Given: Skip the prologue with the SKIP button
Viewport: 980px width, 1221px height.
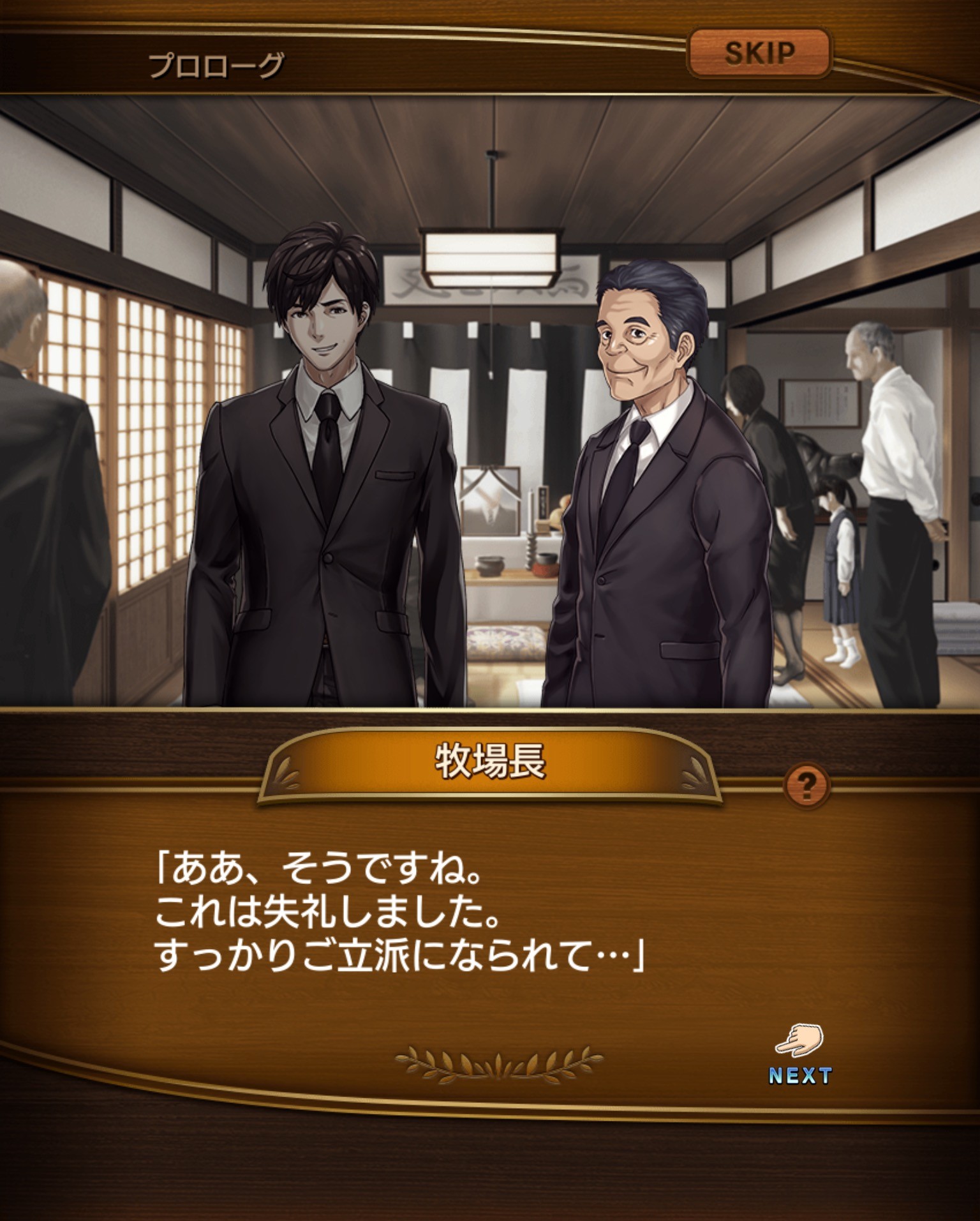Looking at the screenshot, I should point(759,54).
